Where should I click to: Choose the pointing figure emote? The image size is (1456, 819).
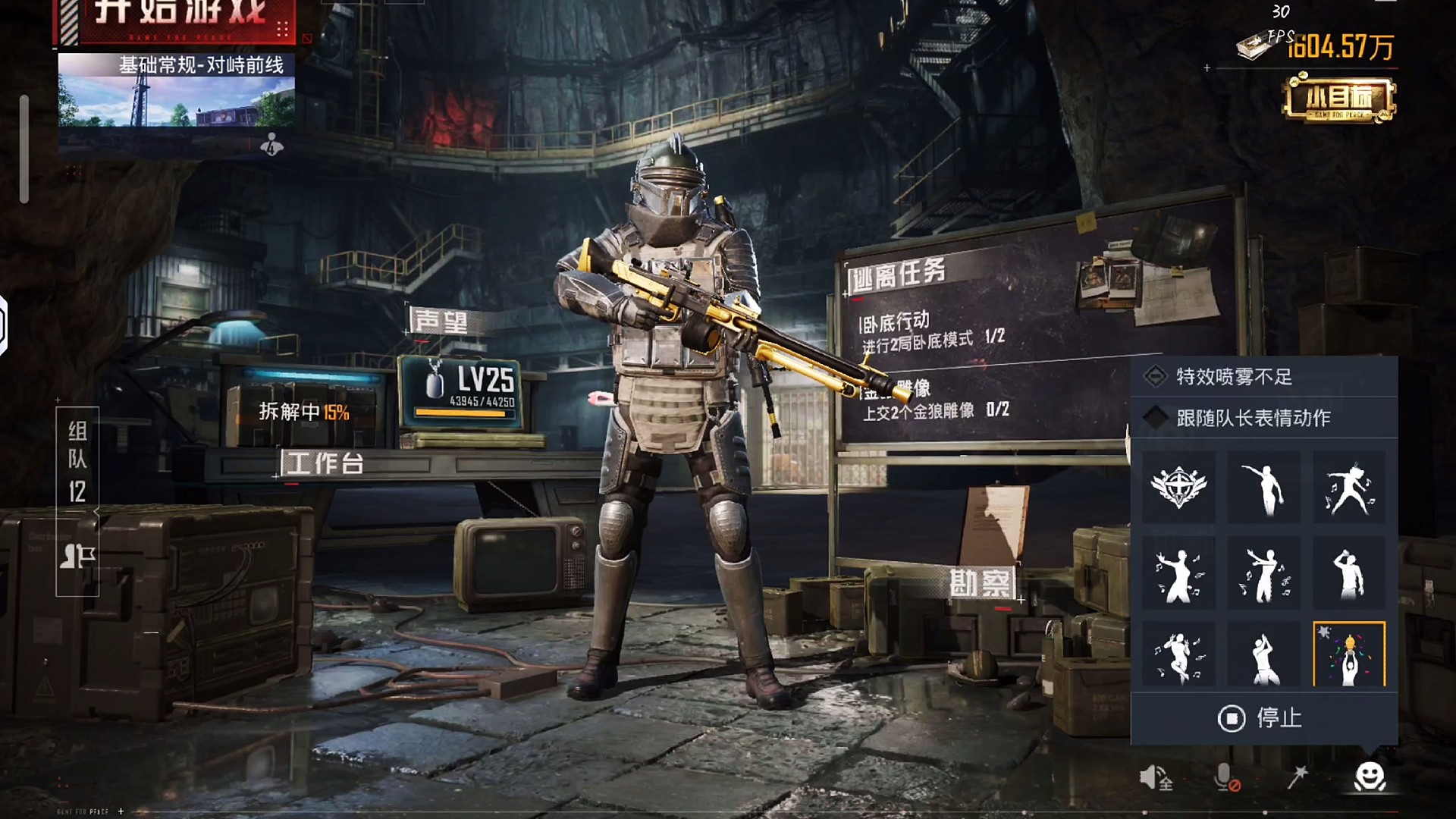pyautogui.click(x=1264, y=487)
